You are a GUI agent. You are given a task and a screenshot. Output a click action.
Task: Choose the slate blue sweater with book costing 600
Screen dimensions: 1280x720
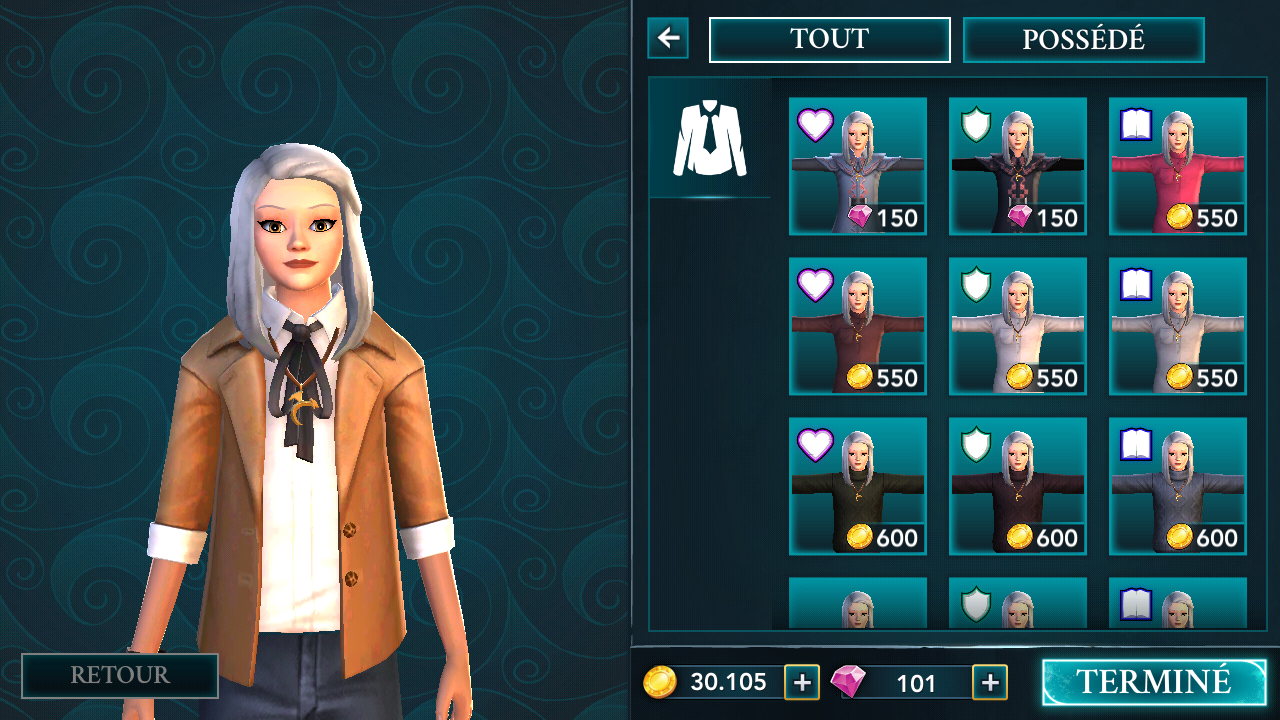pos(1177,486)
